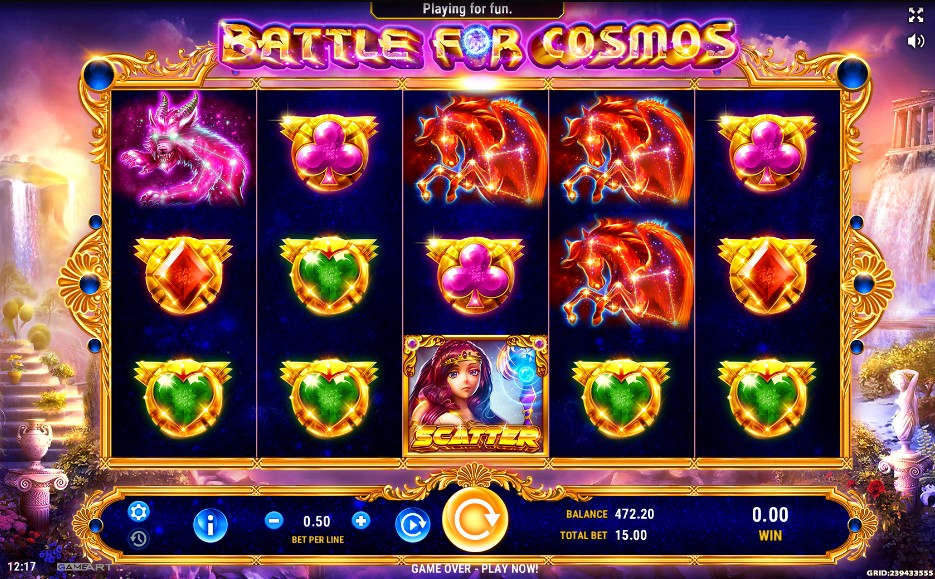The height and width of the screenshot is (579, 935).
Task: Decrease the bet per line
Action: click(274, 520)
